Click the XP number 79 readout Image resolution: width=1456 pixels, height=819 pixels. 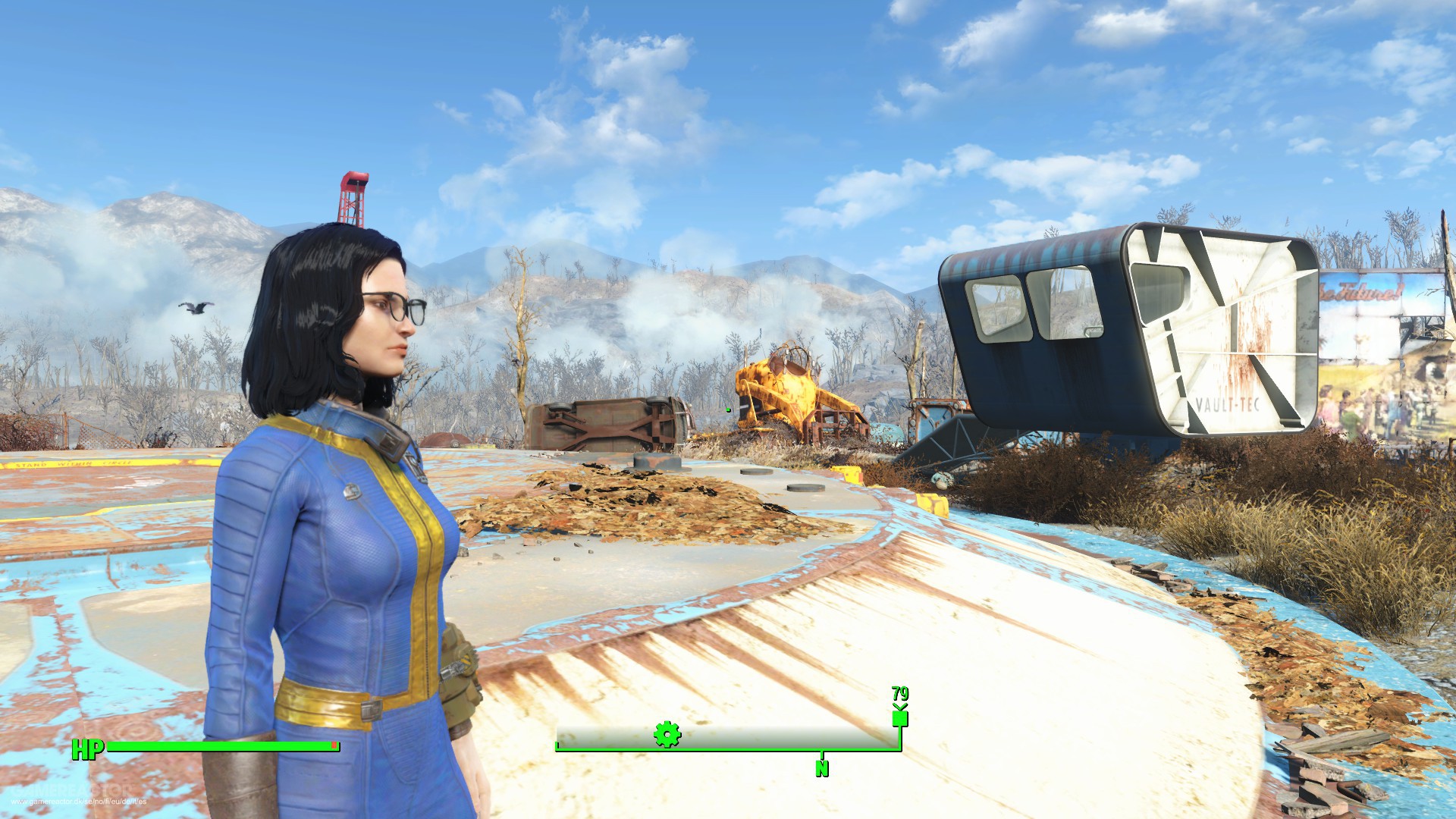coord(899,694)
